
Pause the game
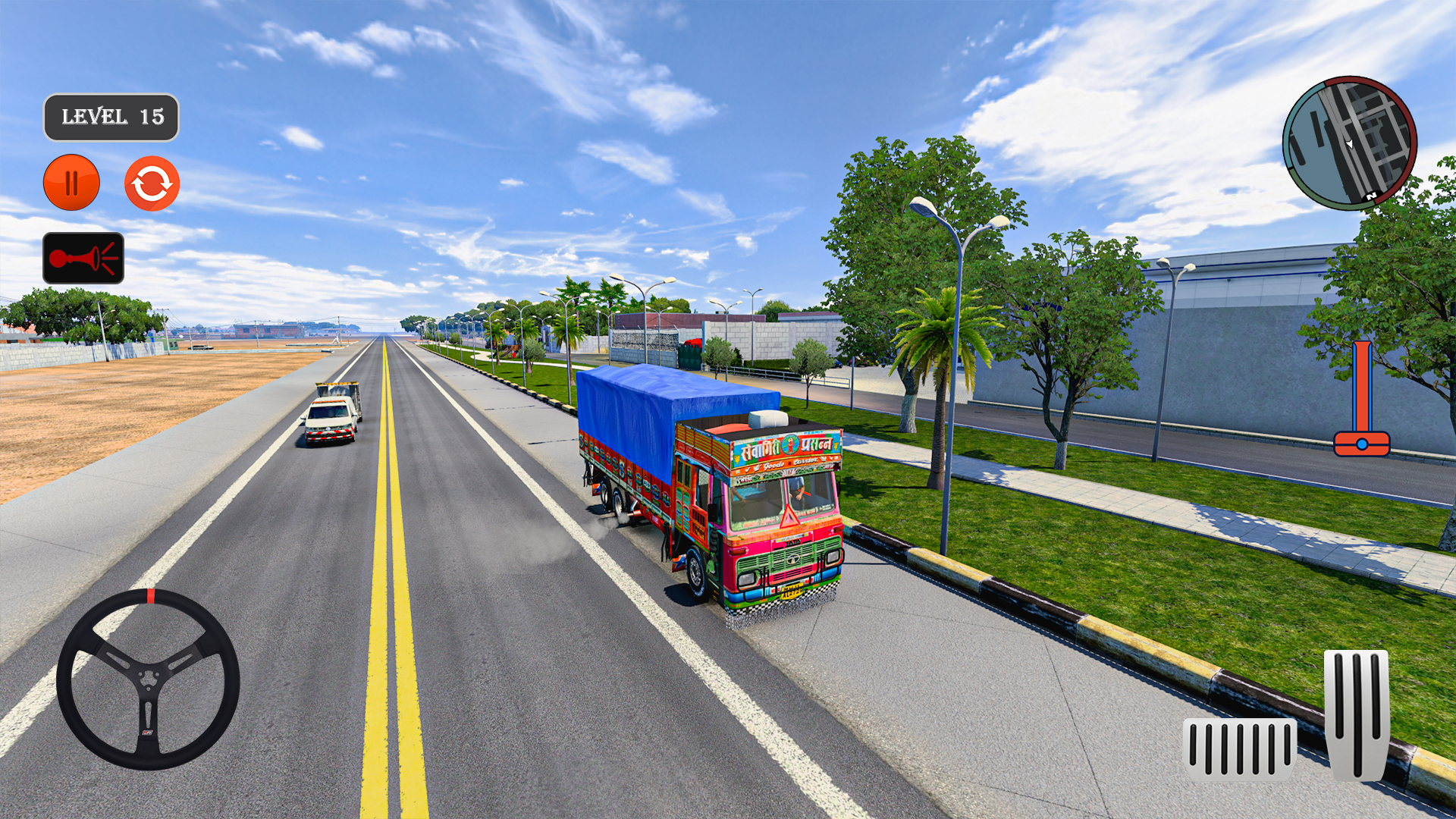[72, 182]
